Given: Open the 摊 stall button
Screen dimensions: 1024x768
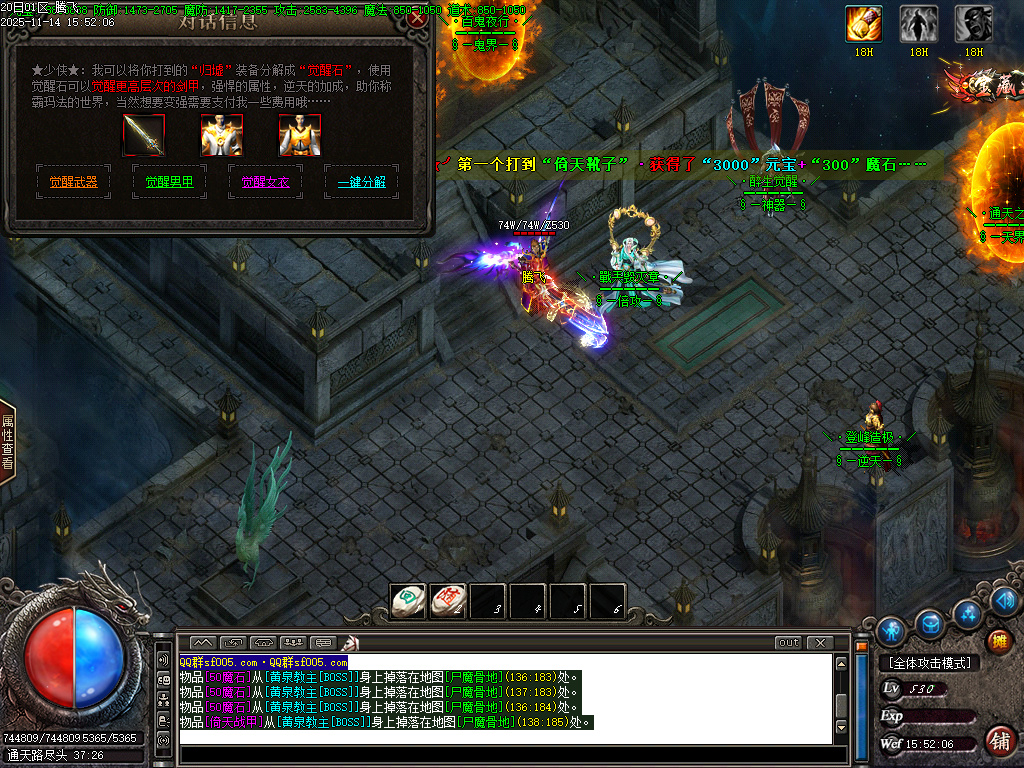Looking at the screenshot, I should point(998,641).
